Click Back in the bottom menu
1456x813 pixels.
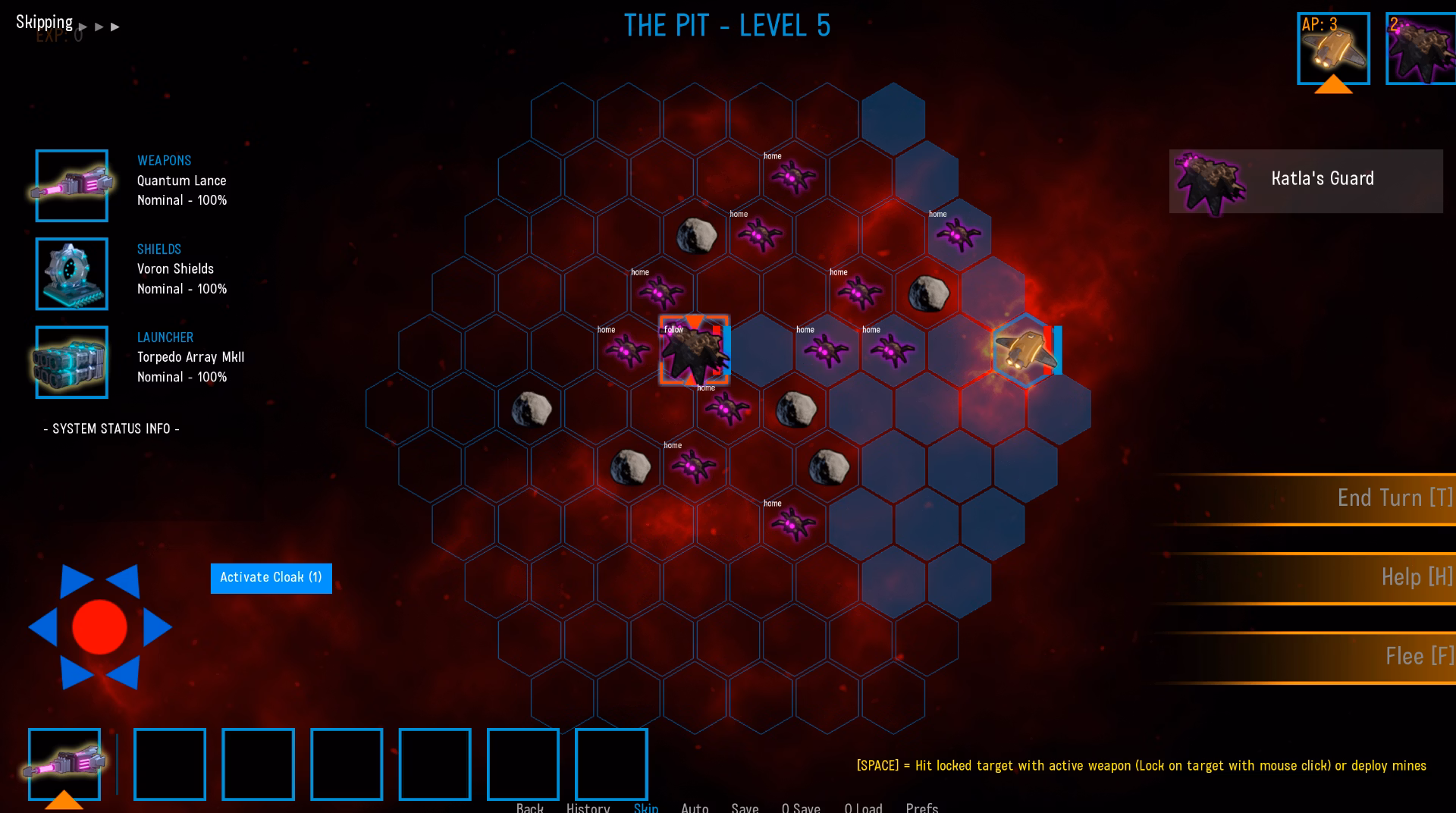coord(529,808)
